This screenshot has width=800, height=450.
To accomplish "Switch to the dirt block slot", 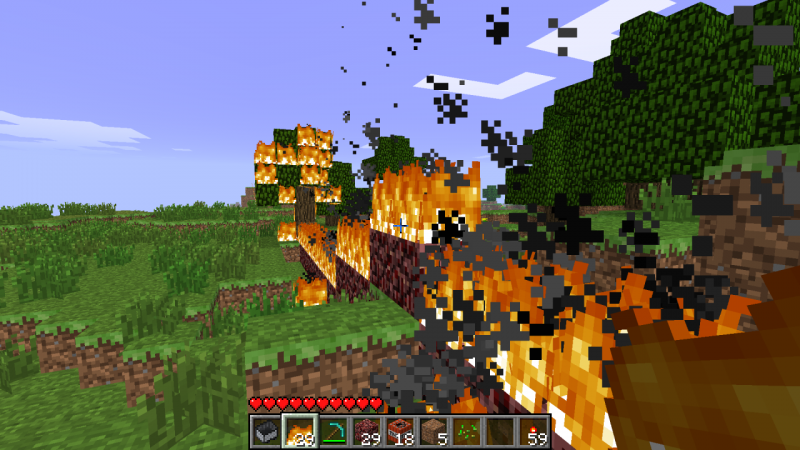I will pyautogui.click(x=433, y=432).
